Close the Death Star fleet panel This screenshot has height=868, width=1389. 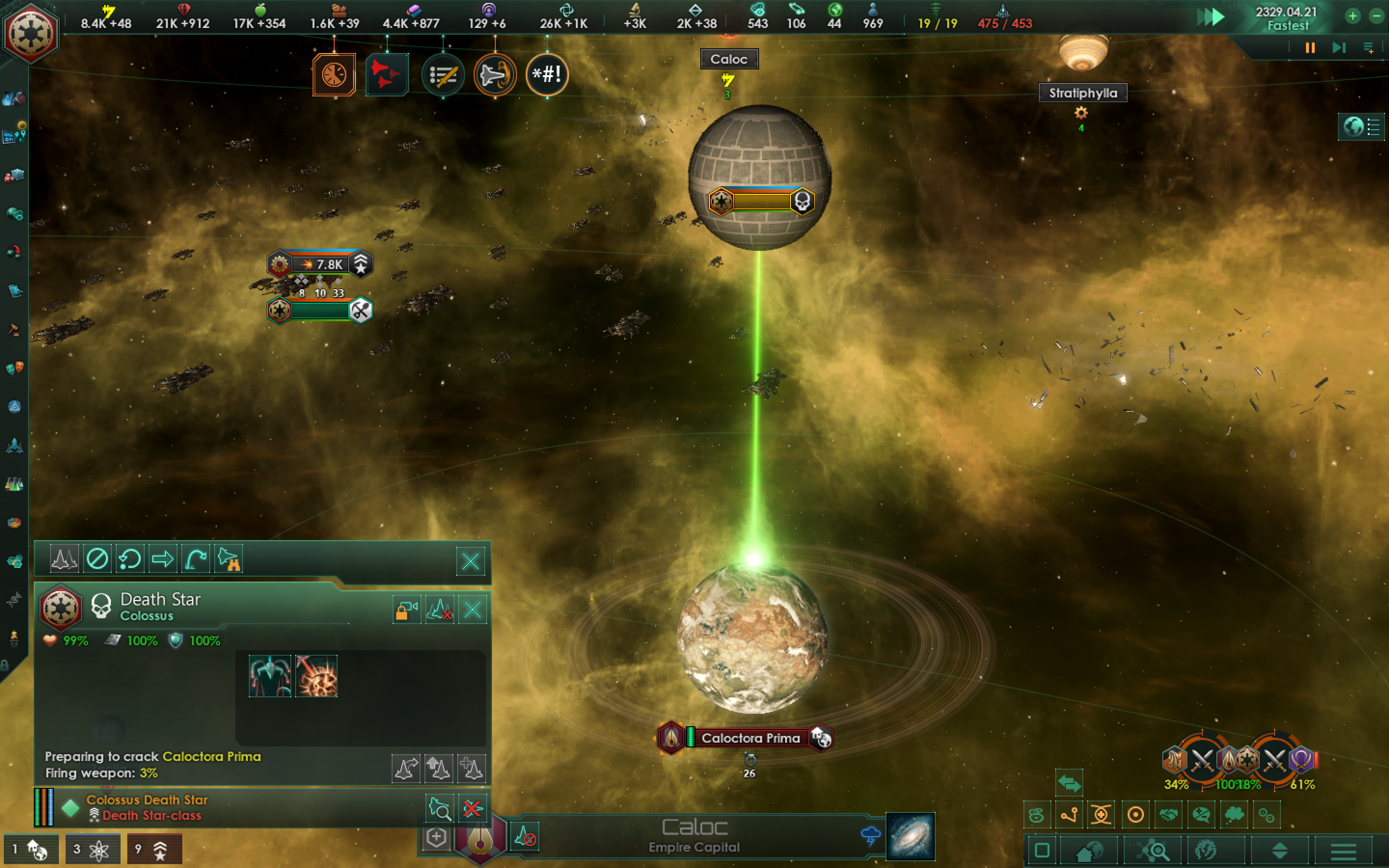473,610
